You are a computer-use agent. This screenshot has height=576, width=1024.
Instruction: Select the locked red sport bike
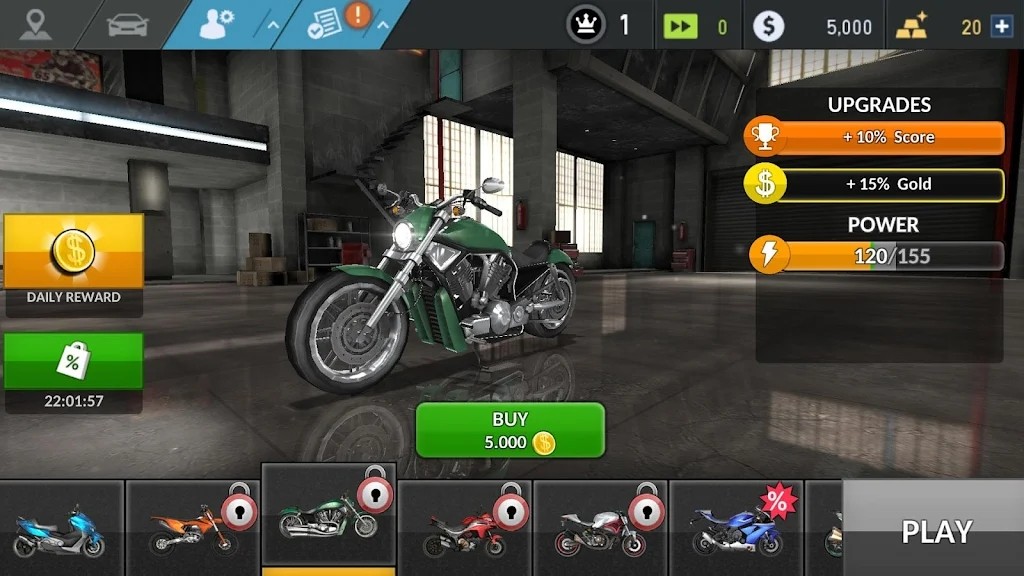coord(464,530)
